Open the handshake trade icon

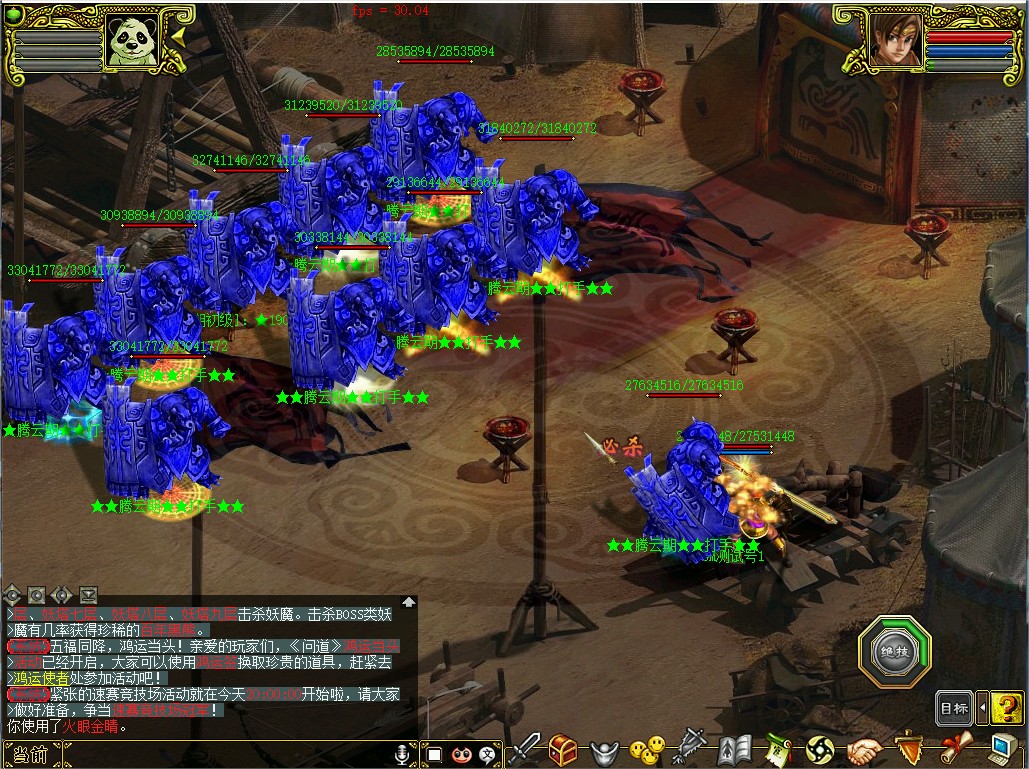[x=865, y=749]
